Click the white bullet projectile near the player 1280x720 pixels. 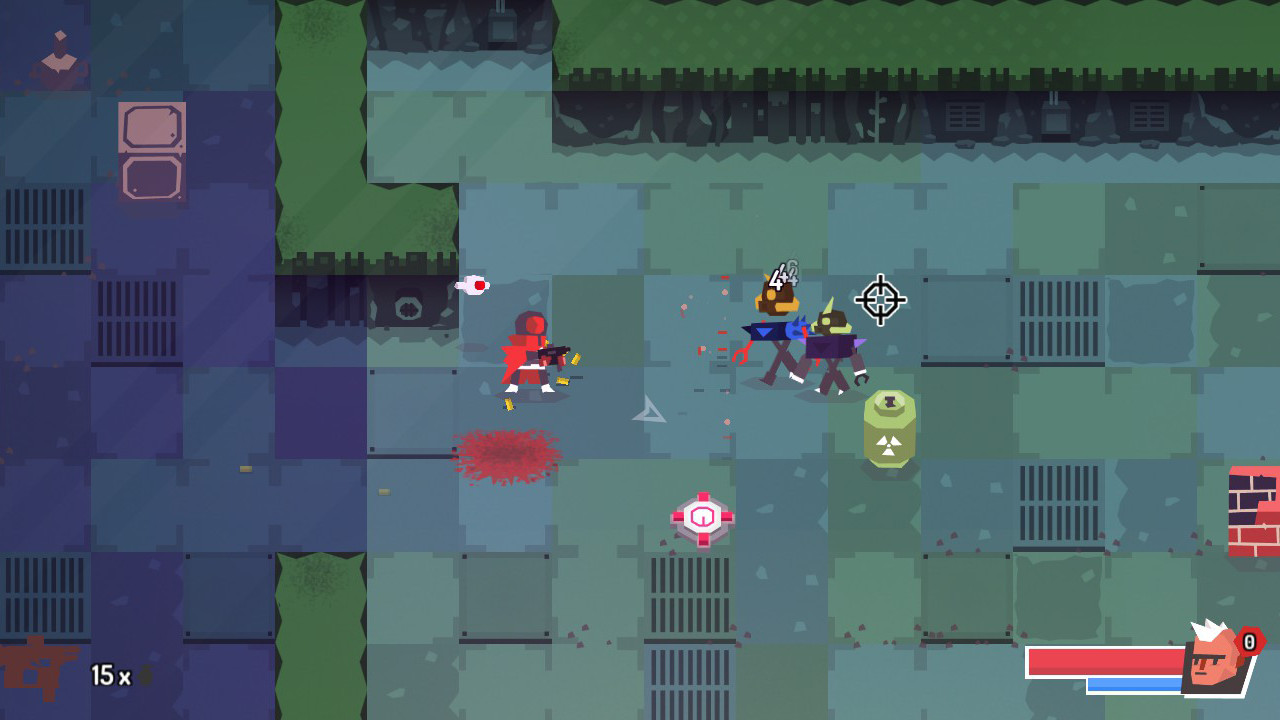(x=472, y=285)
